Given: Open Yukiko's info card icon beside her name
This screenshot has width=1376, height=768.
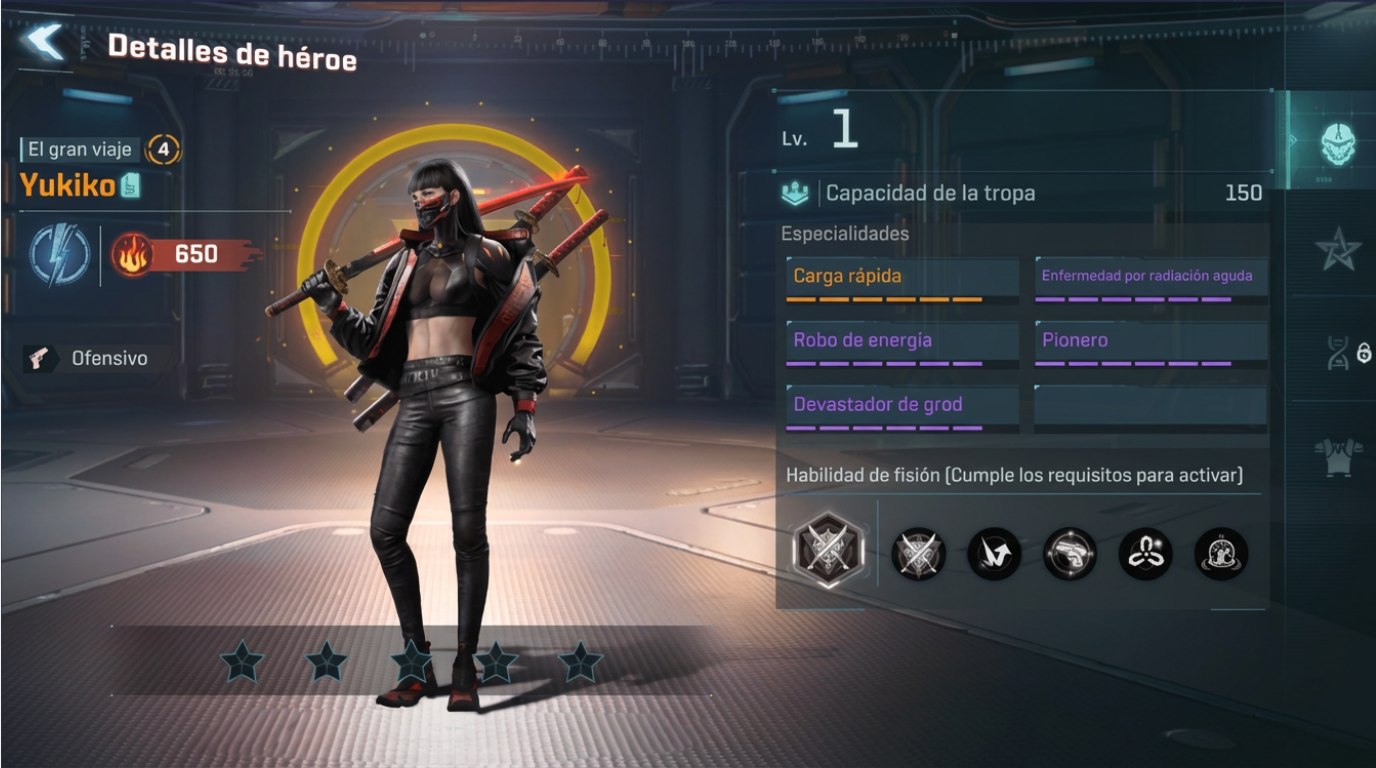Looking at the screenshot, I should [131, 185].
